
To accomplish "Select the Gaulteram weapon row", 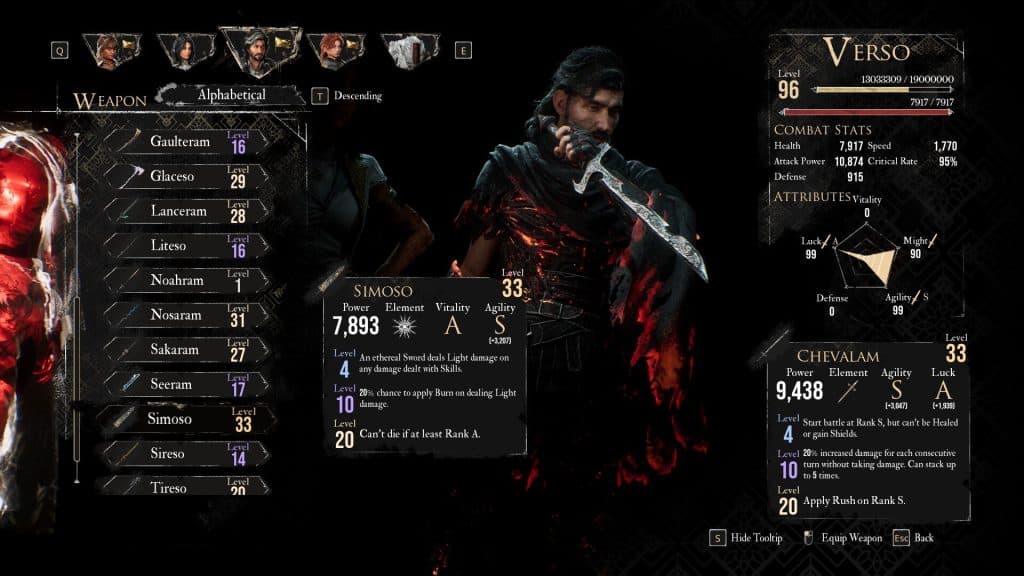I will click(185, 142).
